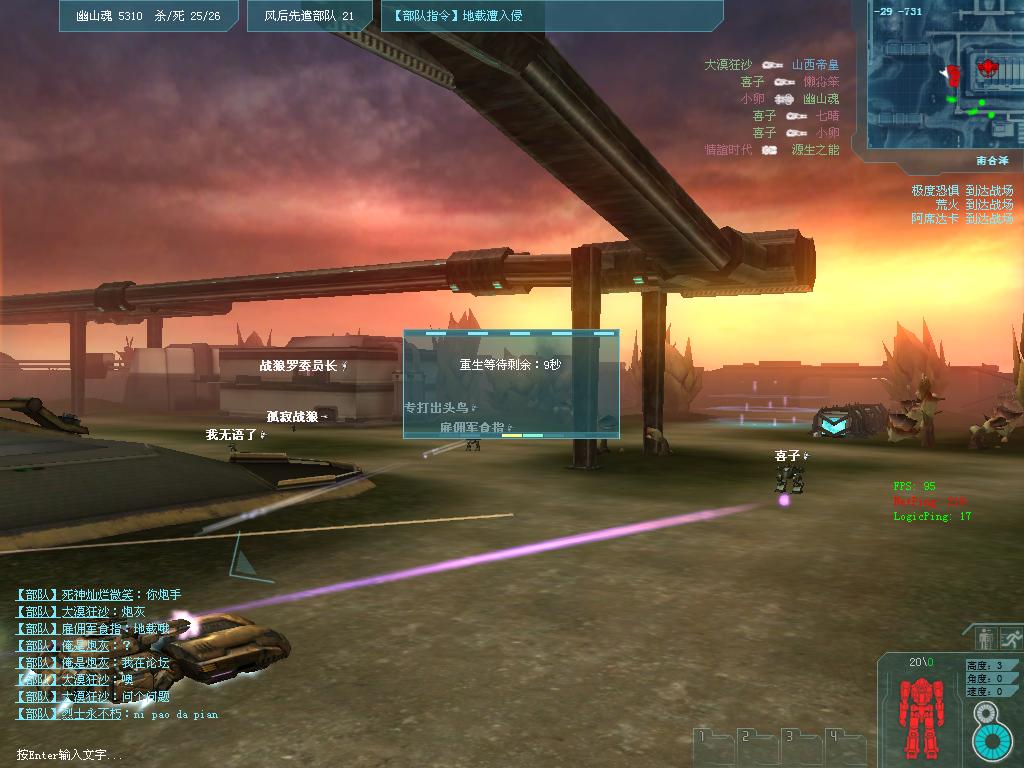Click the red base marker on minimap

click(x=988, y=68)
